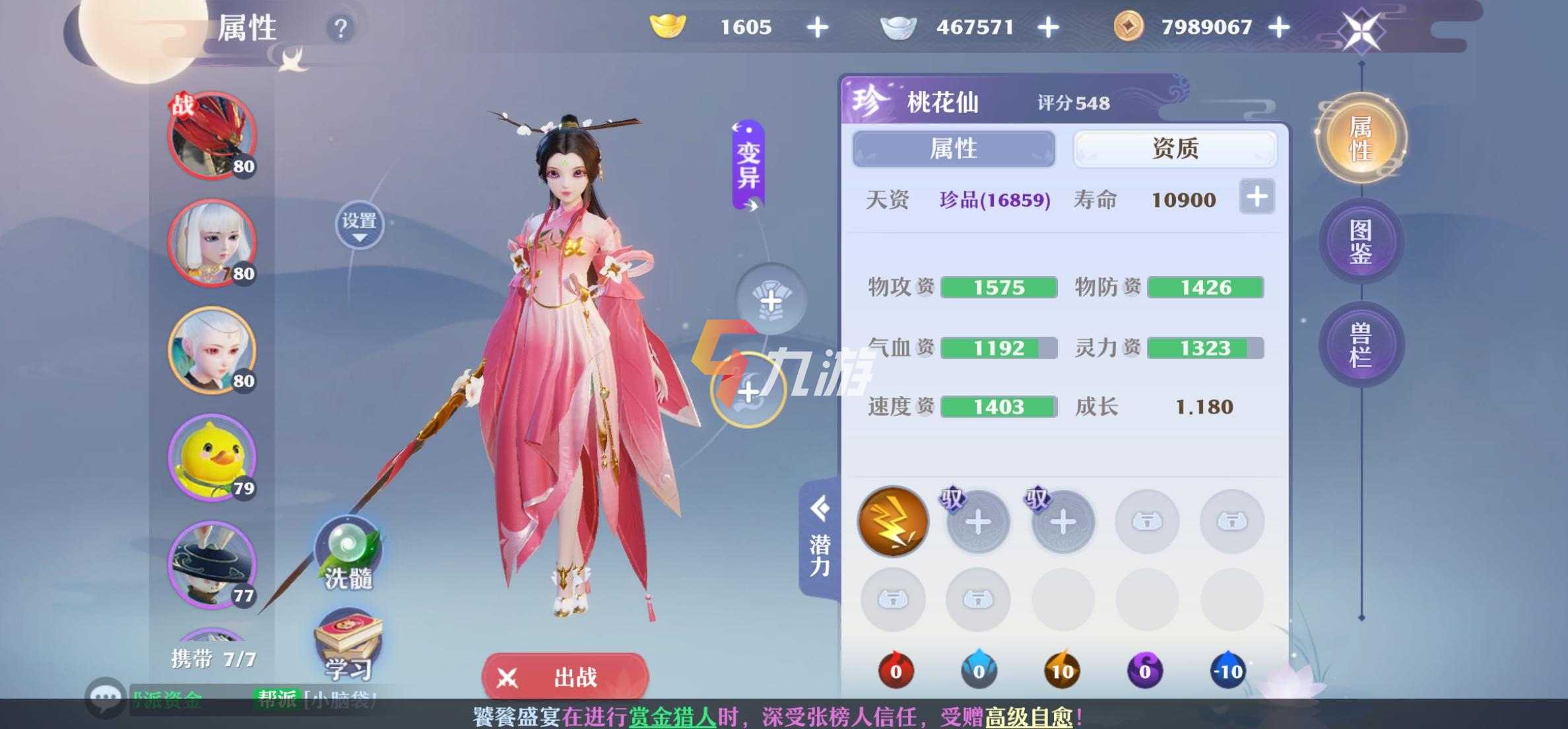The height and width of the screenshot is (729, 1568).
Task: Follow the 高级自愈 link in announcement
Action: coord(1028,717)
